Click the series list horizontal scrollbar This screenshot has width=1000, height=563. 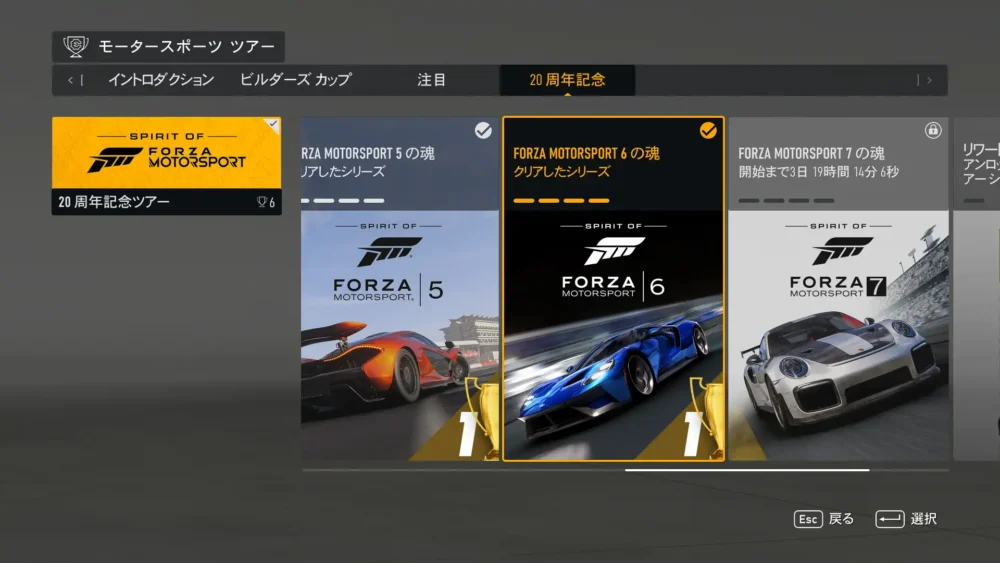[x=746, y=469]
